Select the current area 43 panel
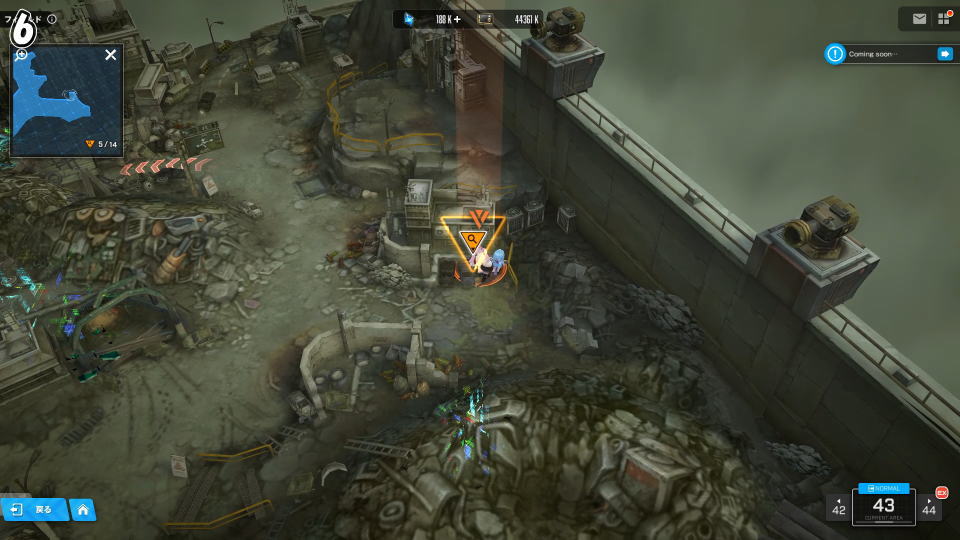 (x=883, y=506)
